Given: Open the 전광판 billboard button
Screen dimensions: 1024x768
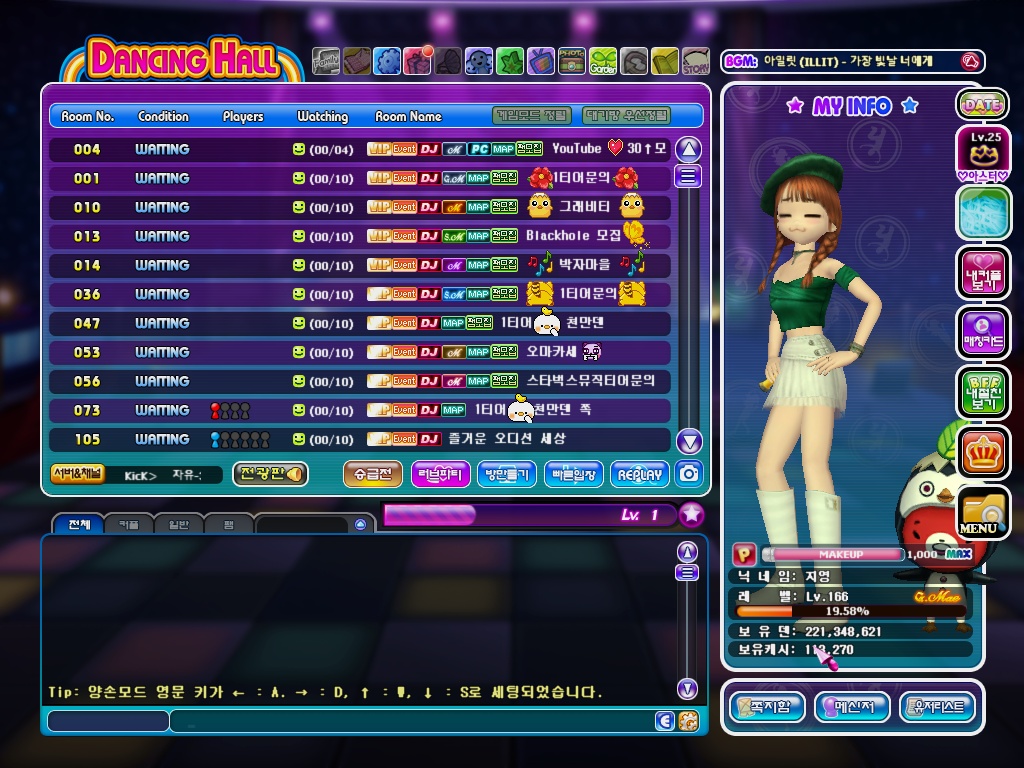Looking at the screenshot, I should (x=270, y=474).
